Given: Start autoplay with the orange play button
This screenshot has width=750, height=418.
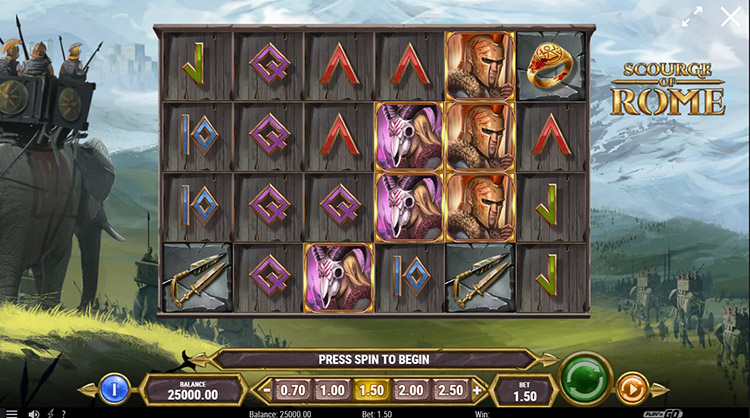Looking at the screenshot, I should [x=631, y=388].
